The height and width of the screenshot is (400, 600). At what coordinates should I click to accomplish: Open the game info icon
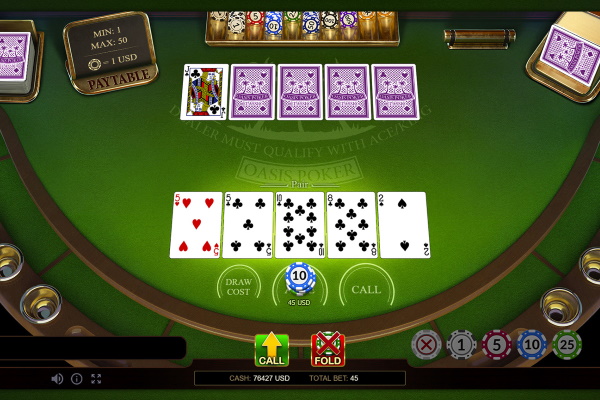coord(77,379)
